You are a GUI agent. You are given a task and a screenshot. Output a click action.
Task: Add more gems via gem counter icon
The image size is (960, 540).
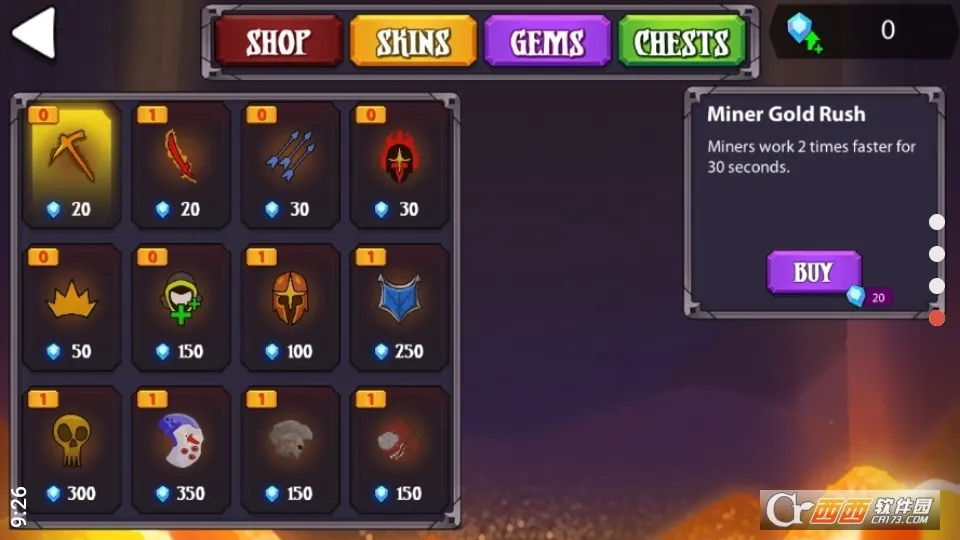point(803,31)
